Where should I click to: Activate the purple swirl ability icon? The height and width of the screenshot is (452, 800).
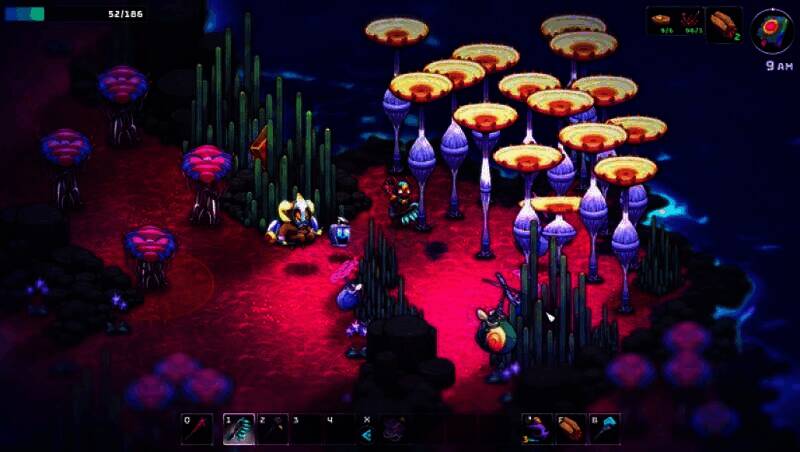[x=392, y=429]
